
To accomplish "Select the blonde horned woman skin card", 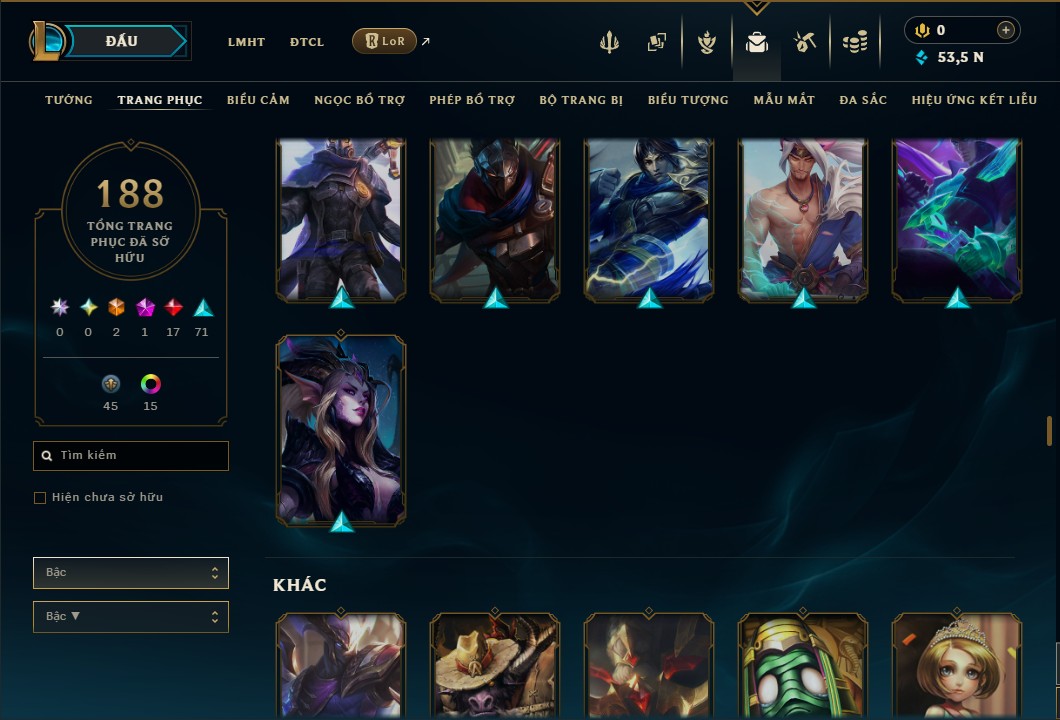I will 341,430.
